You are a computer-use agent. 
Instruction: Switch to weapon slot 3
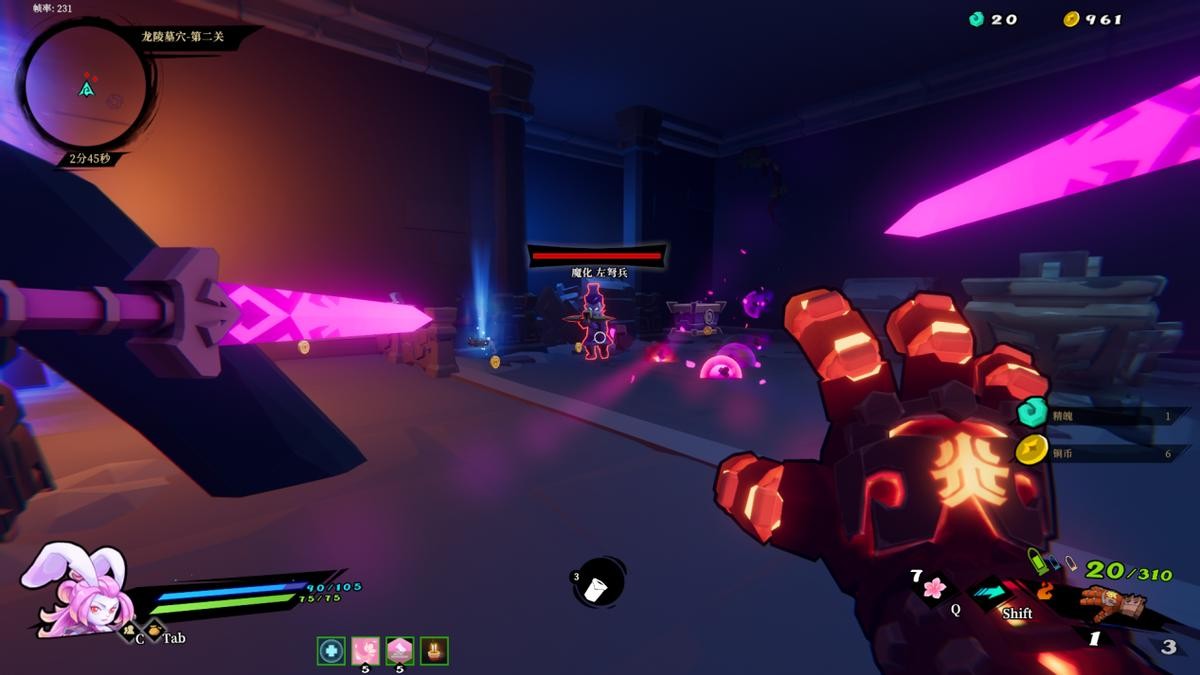[1168, 647]
